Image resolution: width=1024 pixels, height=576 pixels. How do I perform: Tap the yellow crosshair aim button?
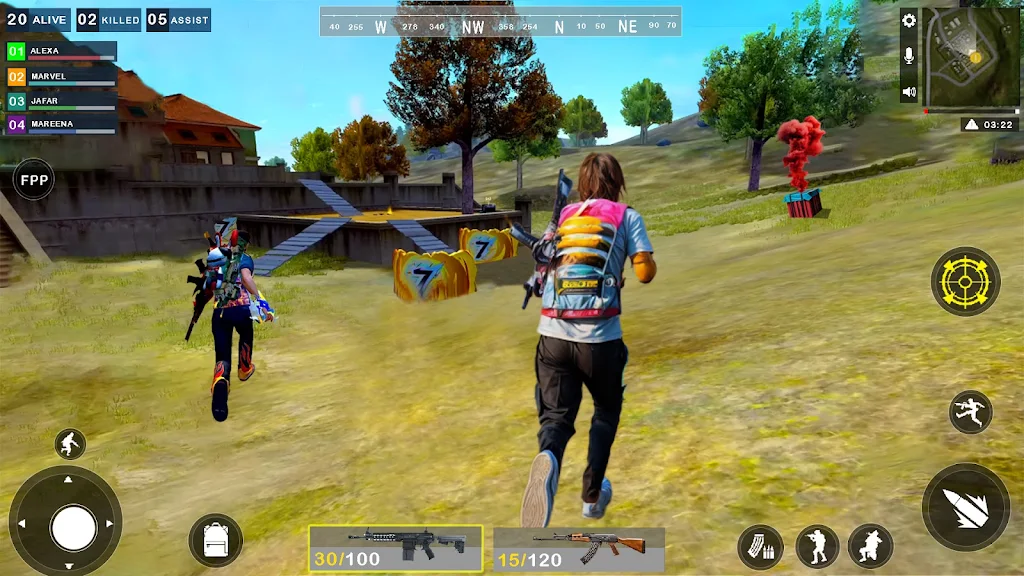tap(965, 282)
